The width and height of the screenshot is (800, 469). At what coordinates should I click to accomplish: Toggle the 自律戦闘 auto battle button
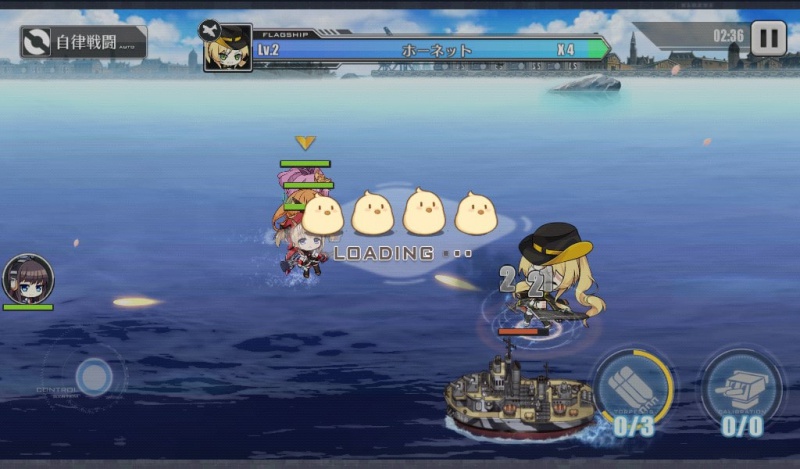pos(84,42)
